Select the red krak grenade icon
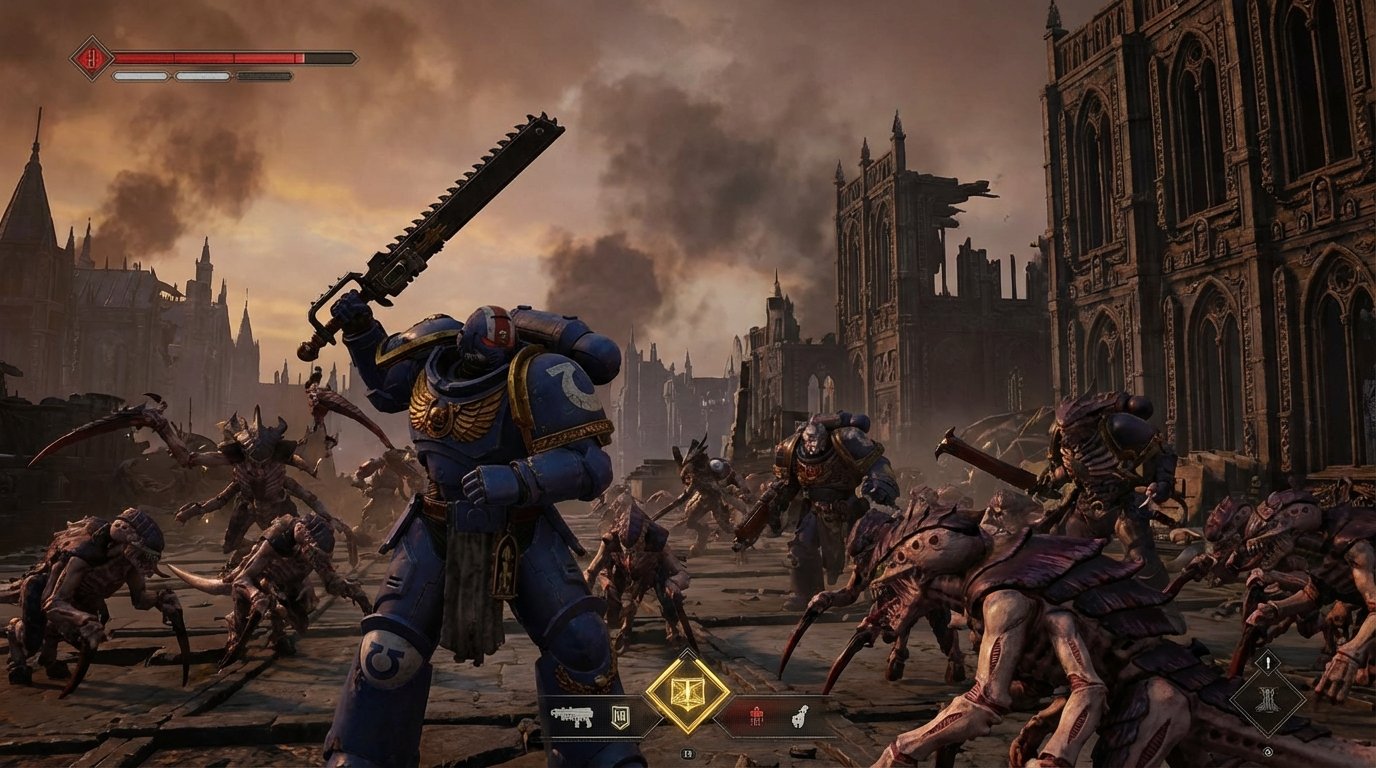 coord(756,718)
